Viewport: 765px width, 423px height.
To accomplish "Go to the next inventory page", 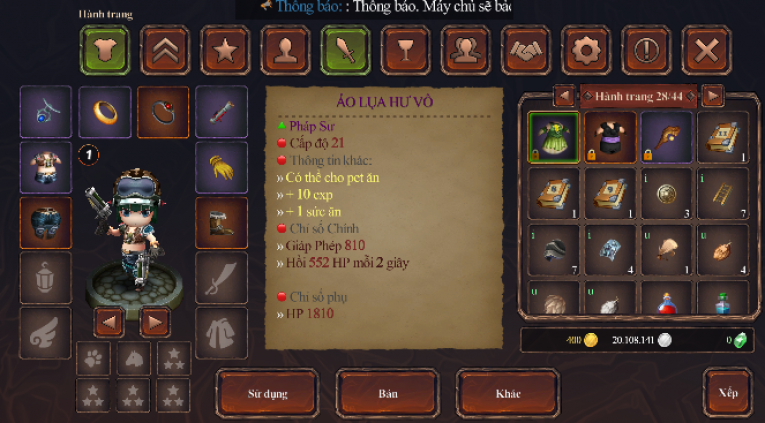I will (x=712, y=96).
